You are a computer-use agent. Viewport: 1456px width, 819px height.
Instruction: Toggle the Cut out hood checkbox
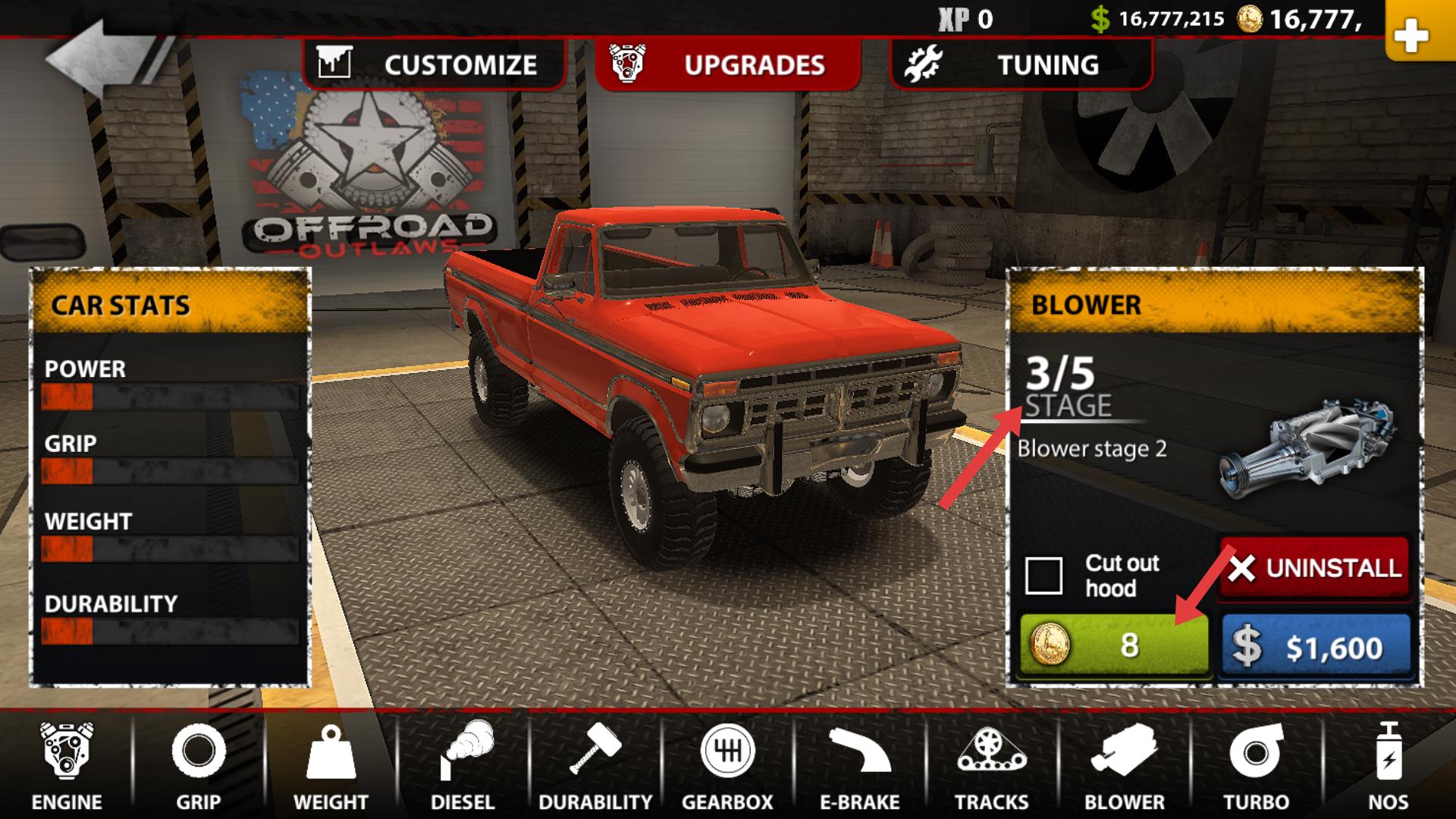tap(1043, 576)
